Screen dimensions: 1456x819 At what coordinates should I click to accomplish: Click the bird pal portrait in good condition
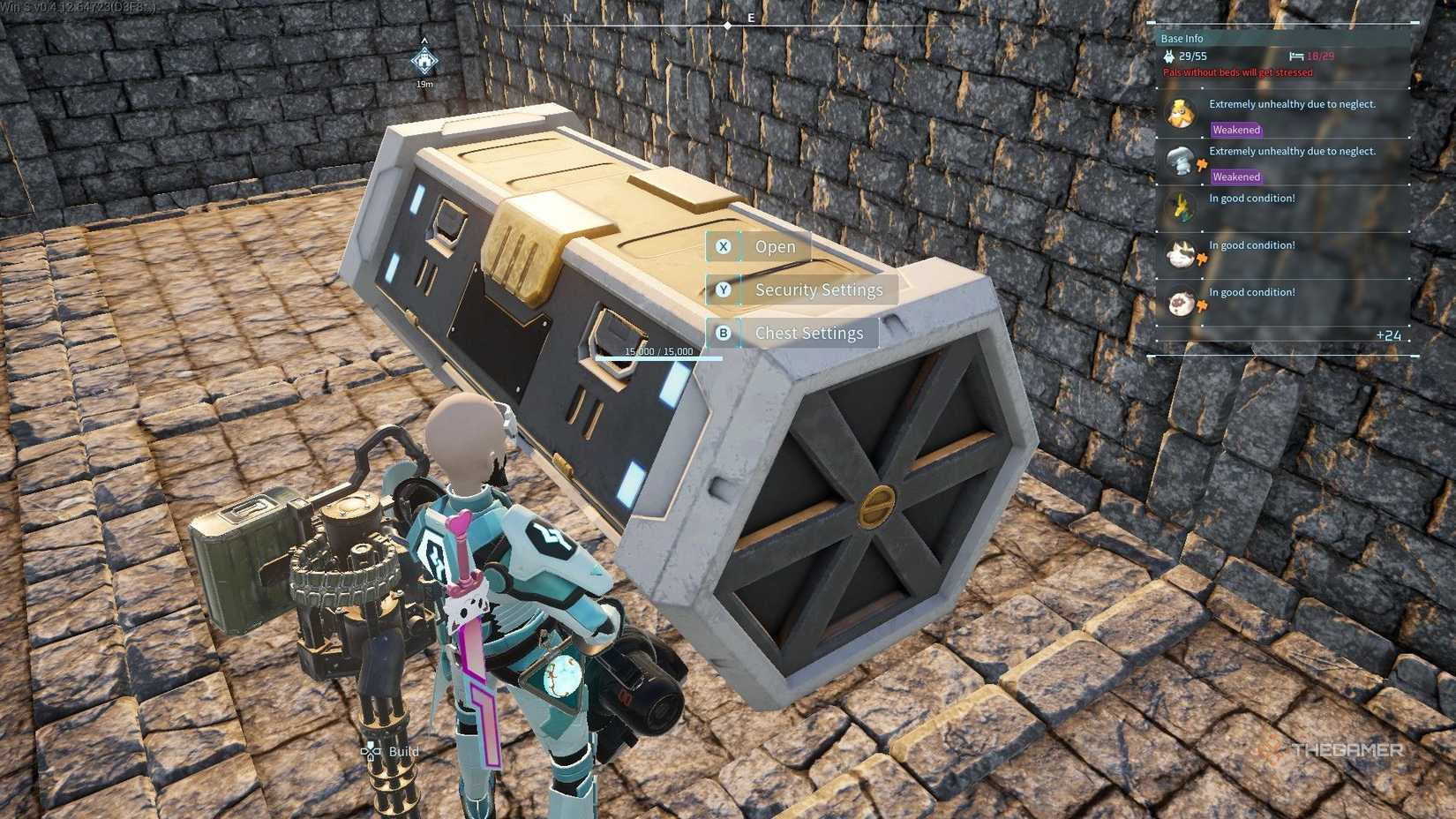tap(1182, 206)
